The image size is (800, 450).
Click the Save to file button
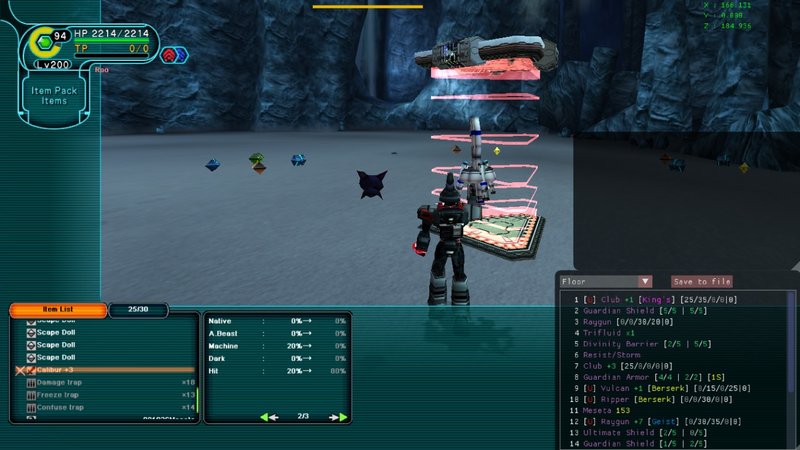(702, 282)
